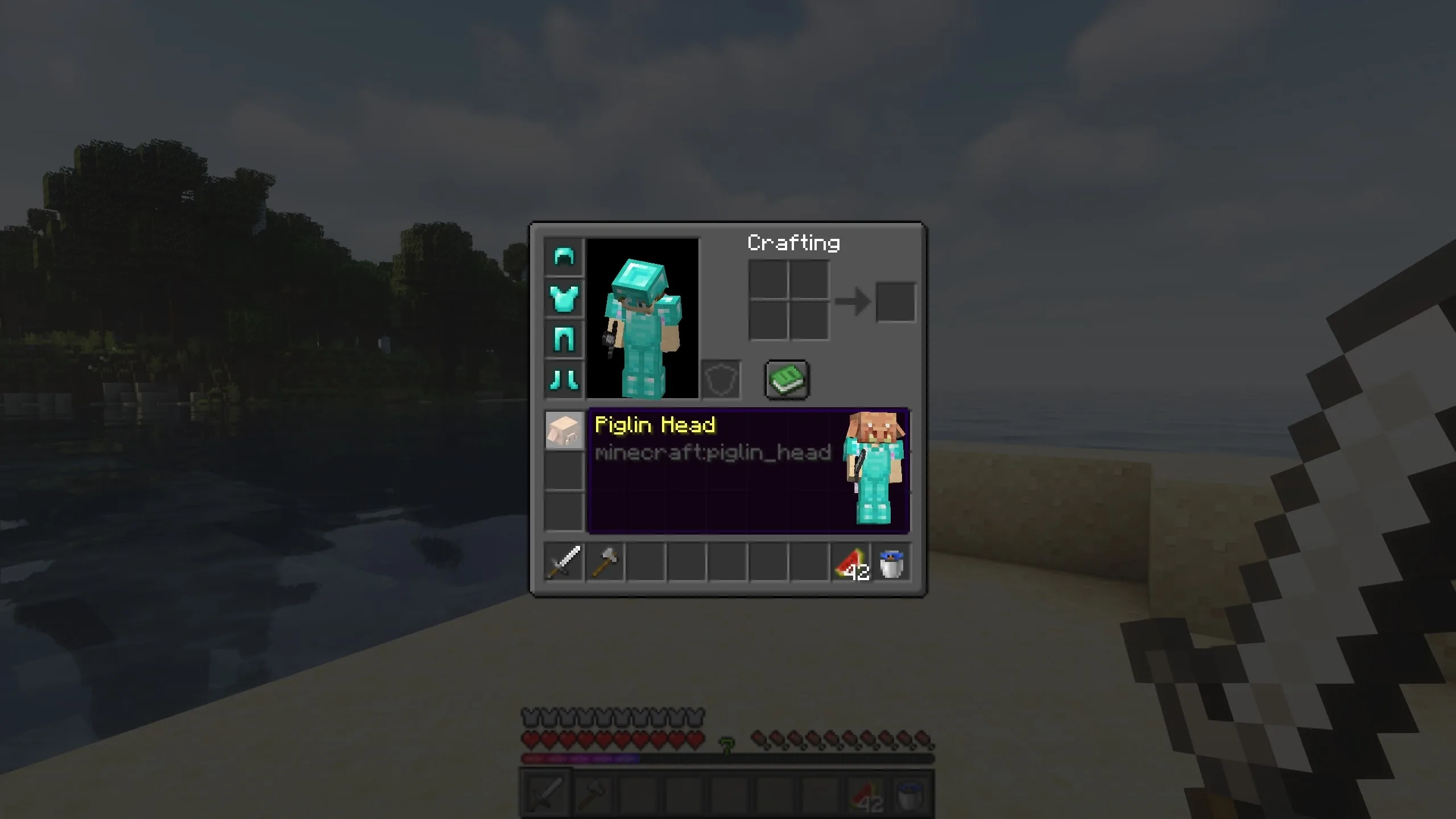
Task: Click the Crafting title label
Action: (x=793, y=243)
